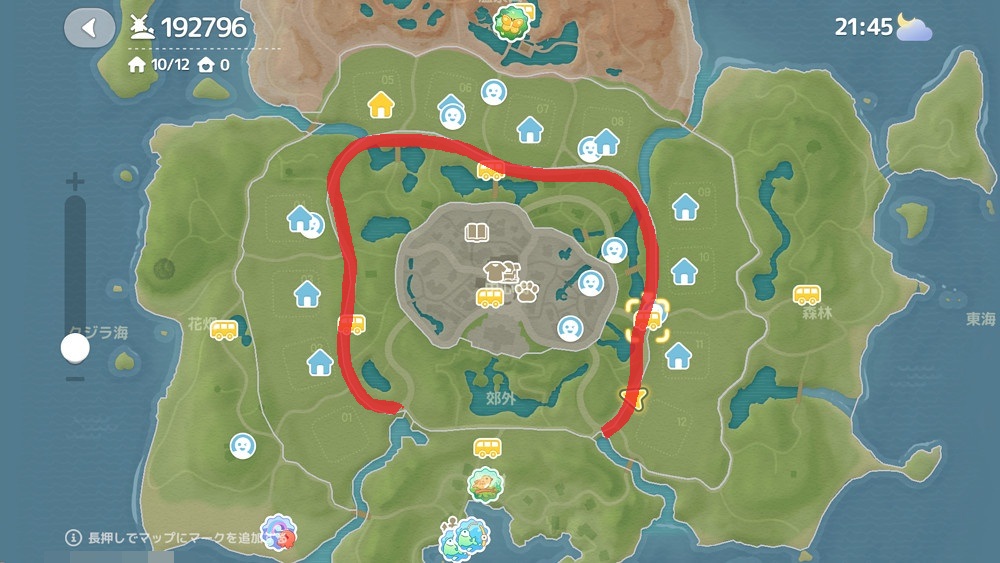The height and width of the screenshot is (563, 1000).
Task: Select the blue house marker on plot 09
Action: point(685,206)
